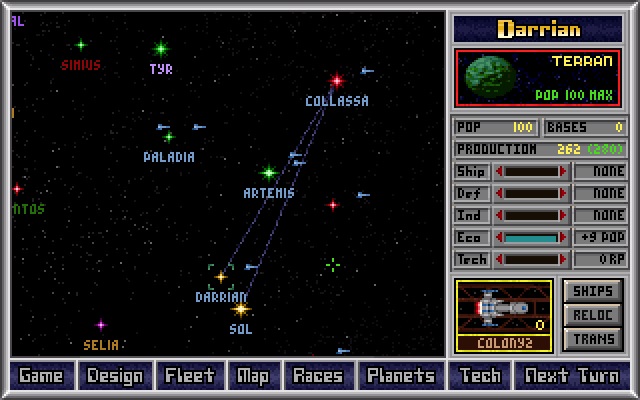
Task: Open the Tech research screen
Action: [x=480, y=376]
